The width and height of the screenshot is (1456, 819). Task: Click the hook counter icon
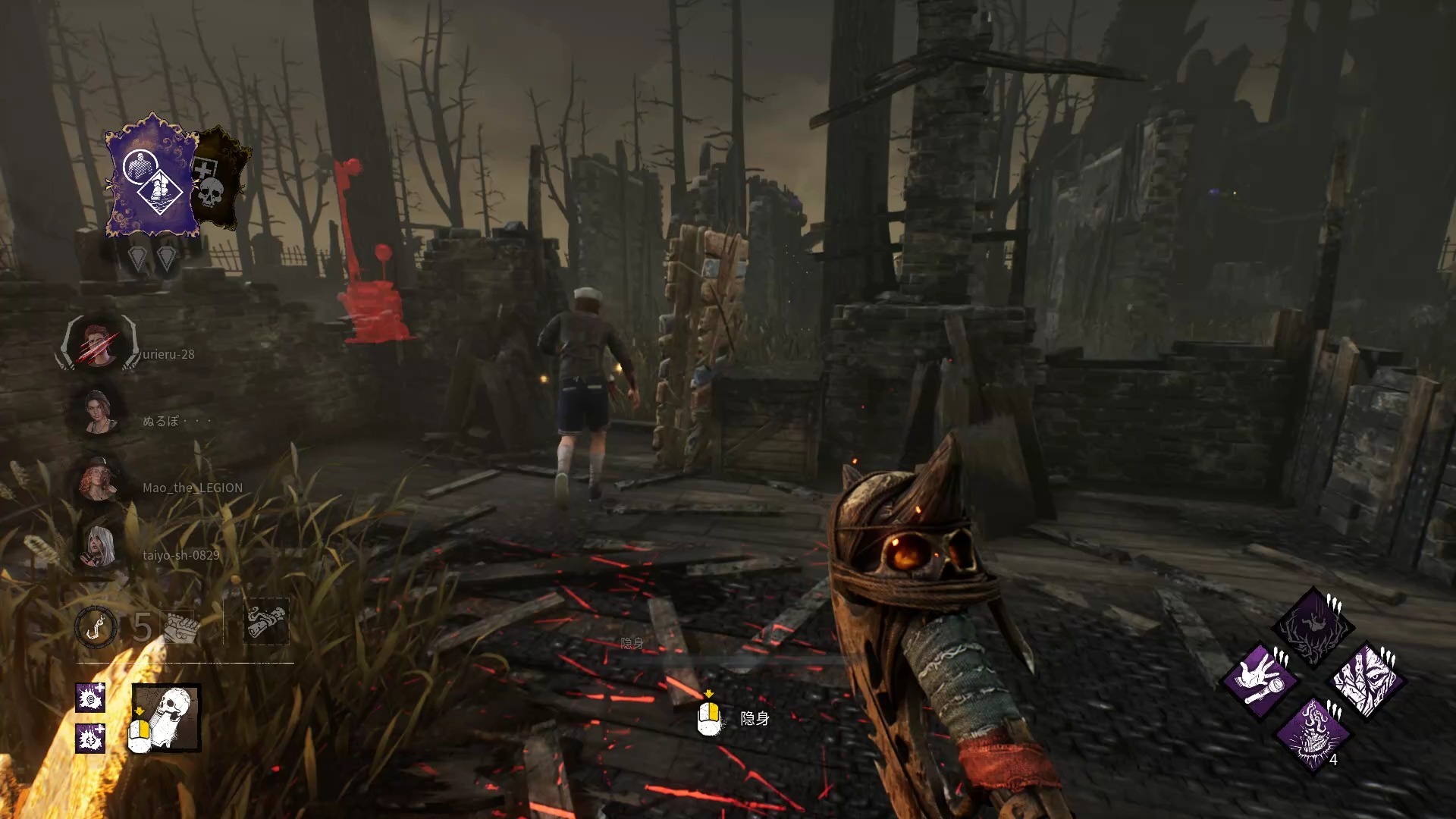[x=96, y=627]
